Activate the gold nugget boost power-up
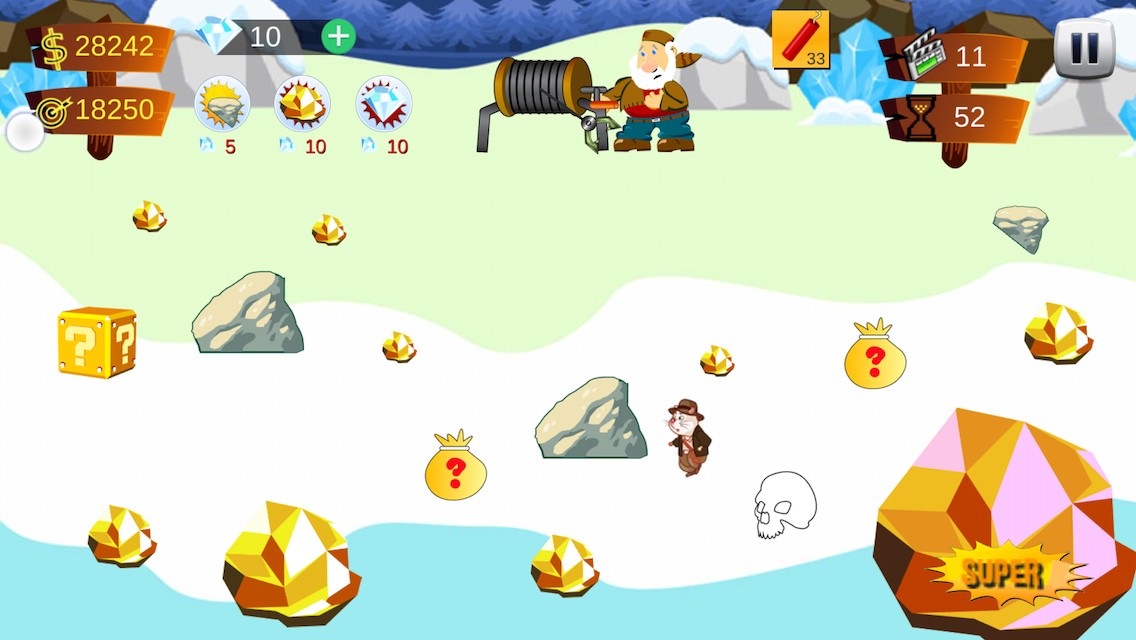This screenshot has width=1136, height=640. (x=302, y=104)
